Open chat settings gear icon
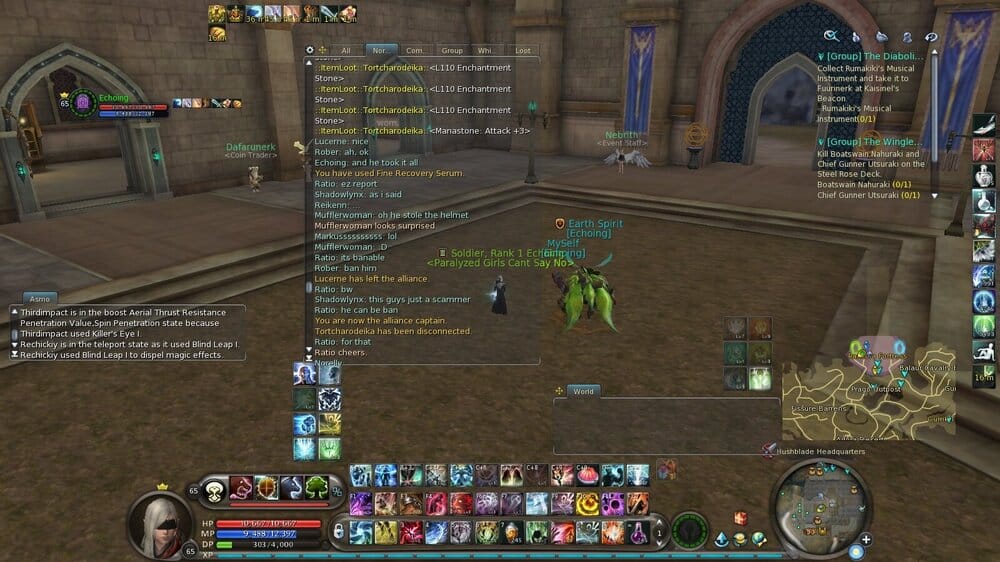This screenshot has height=562, width=1000. coord(310,49)
